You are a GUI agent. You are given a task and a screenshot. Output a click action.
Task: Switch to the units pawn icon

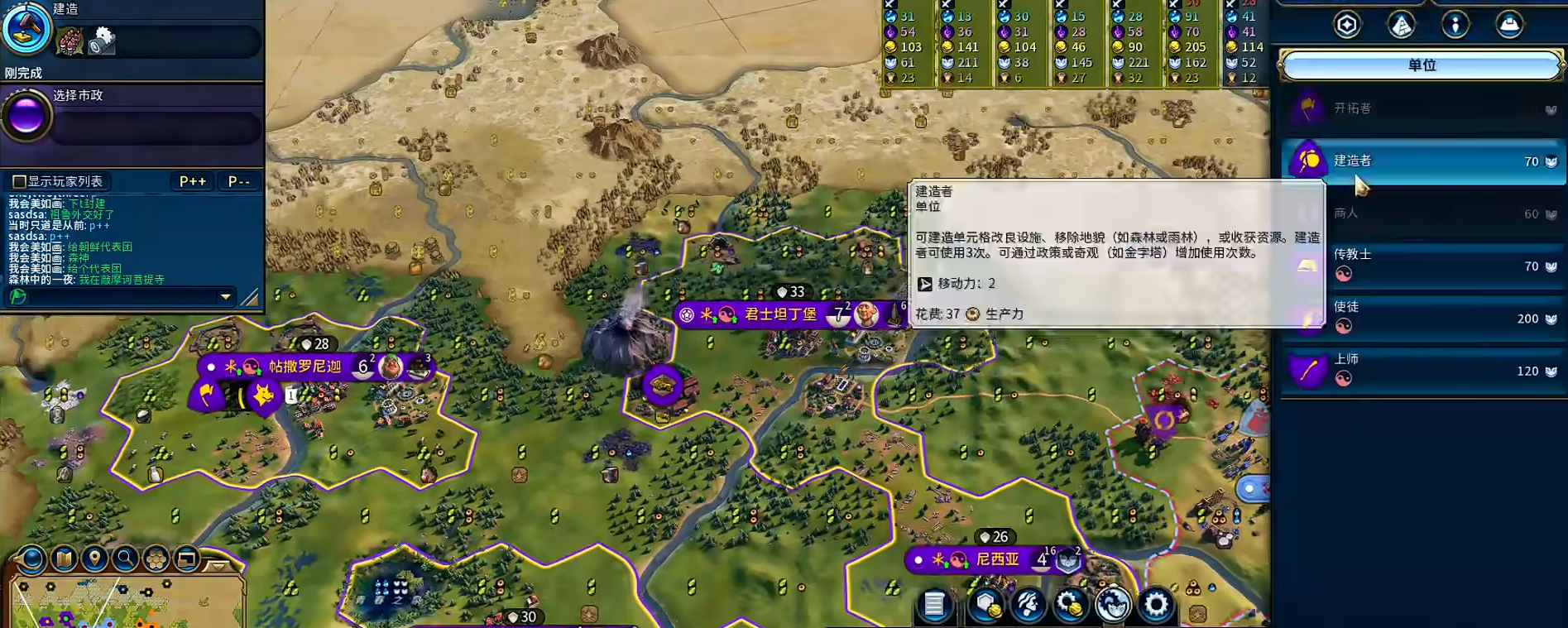tap(1455, 25)
